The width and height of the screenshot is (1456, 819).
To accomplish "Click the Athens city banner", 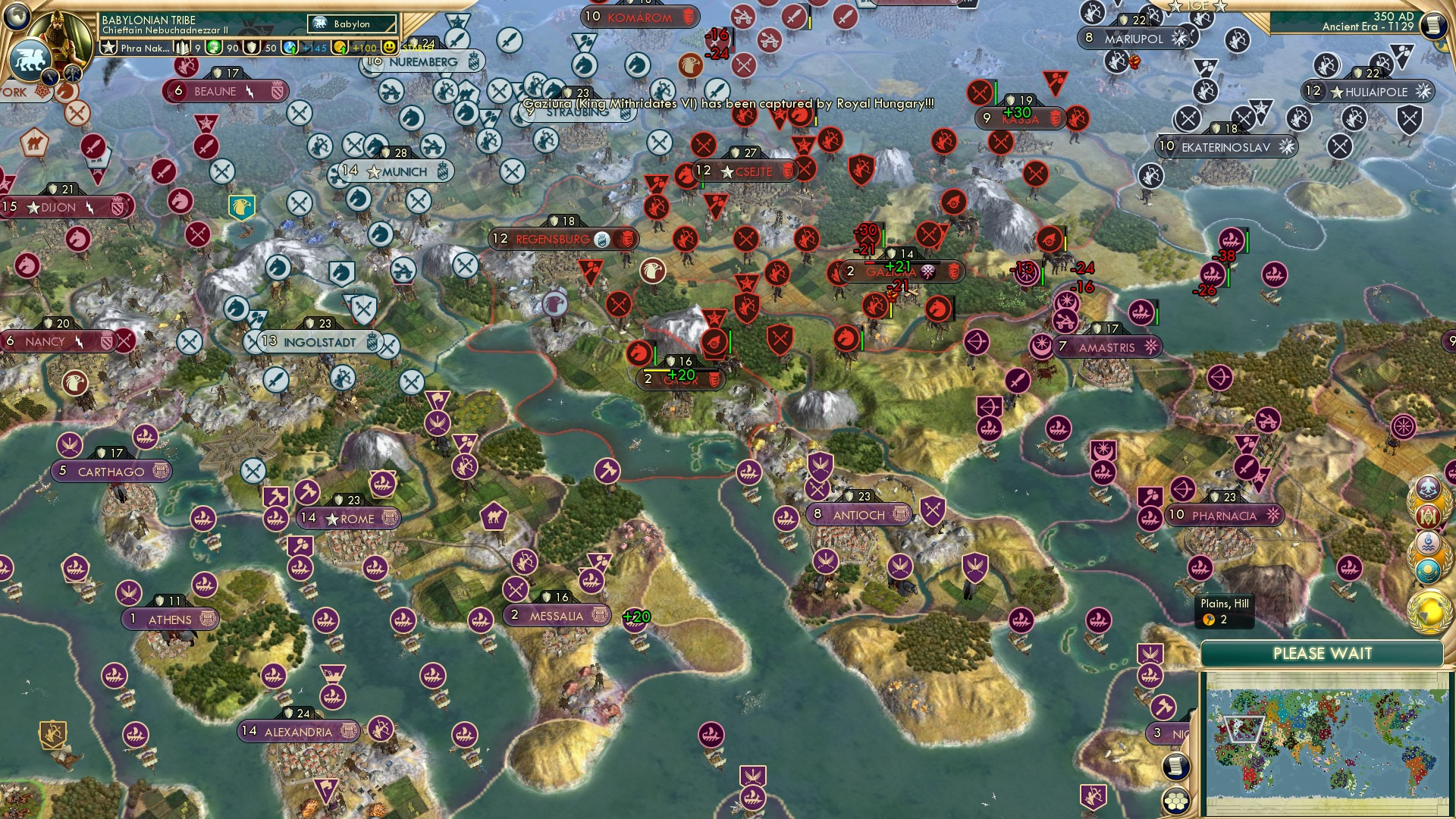I will (x=168, y=620).
